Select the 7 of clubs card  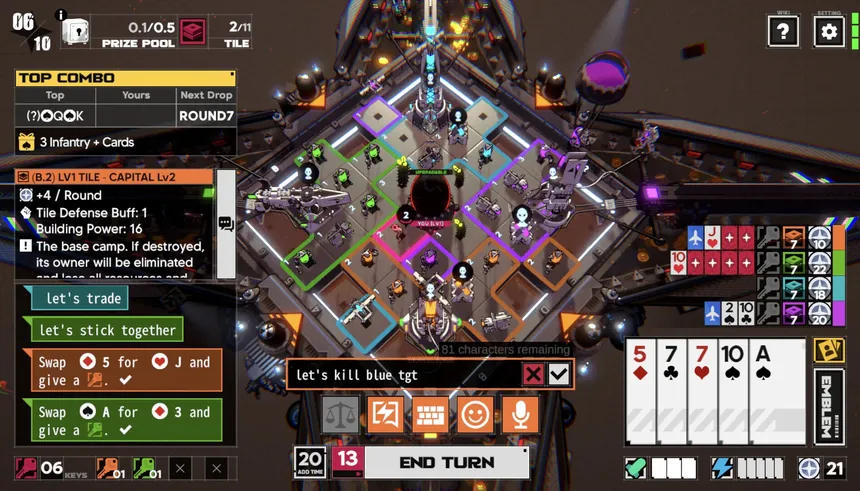pyautogui.click(x=670, y=392)
